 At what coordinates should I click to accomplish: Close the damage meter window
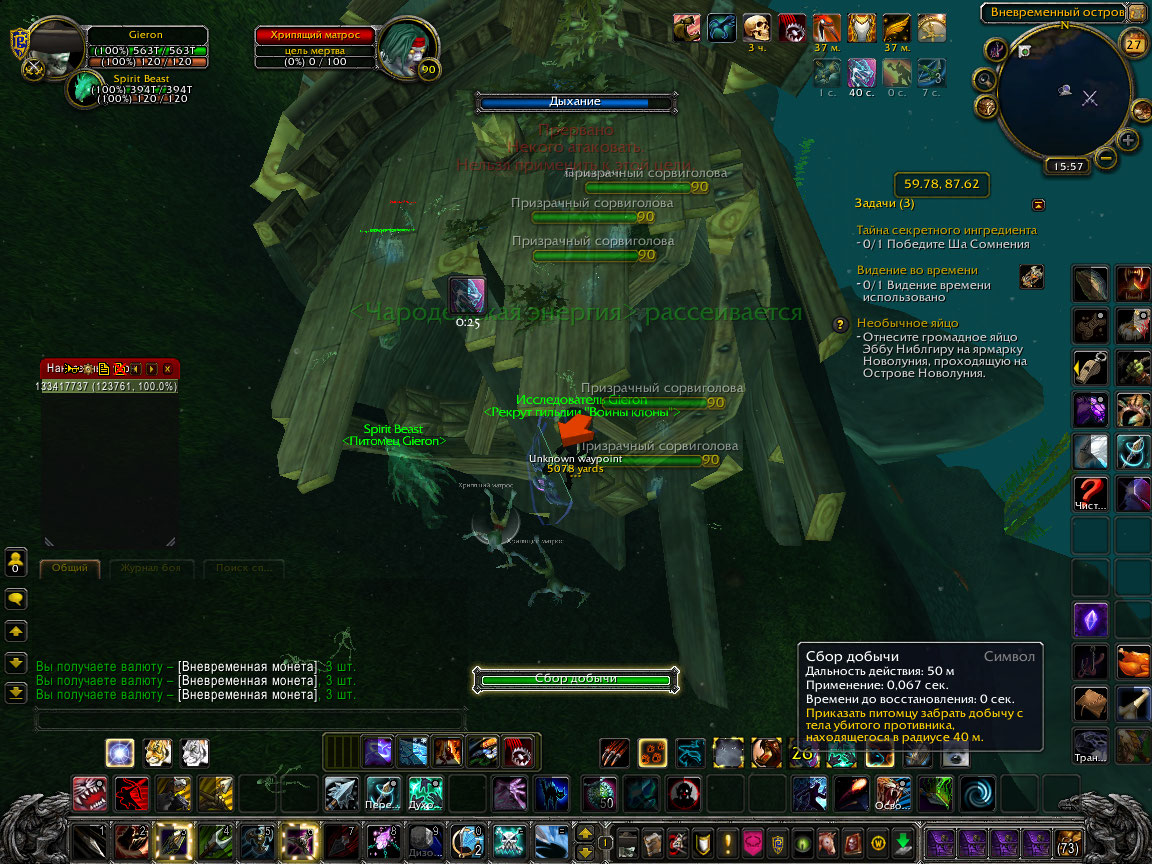167,368
